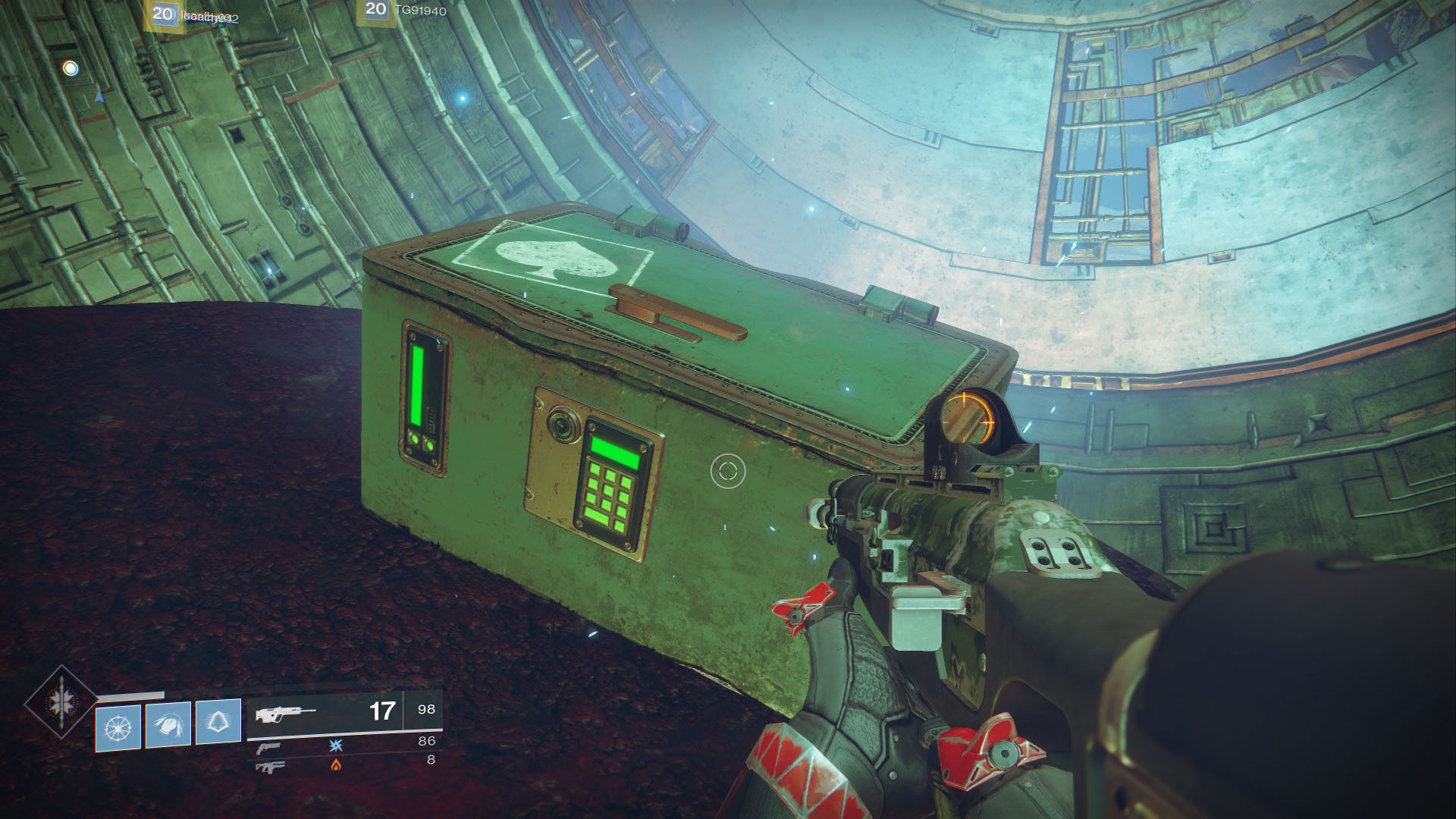Use the melee hand ability icon
This screenshot has height=819, width=1456.
[168, 724]
